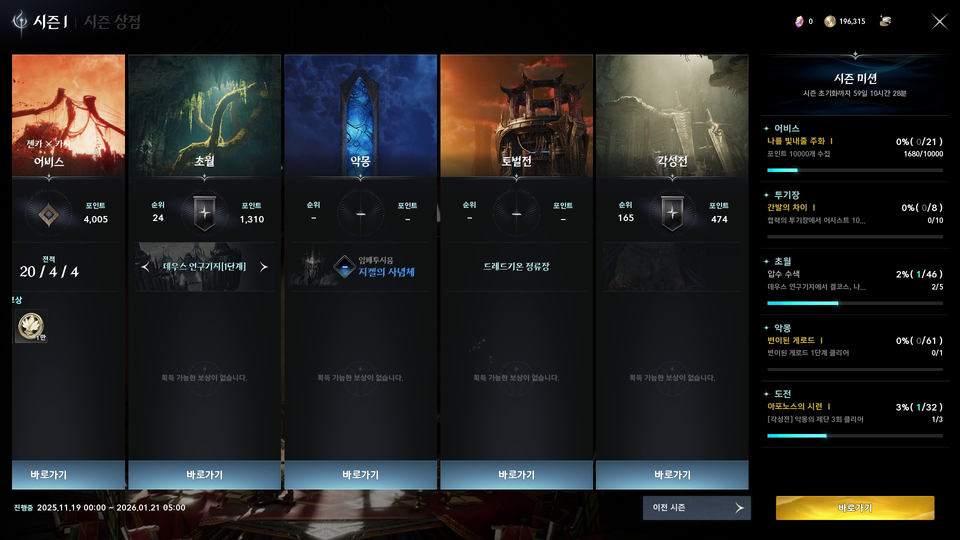The width and height of the screenshot is (960, 540).
Task: Click 바로가기 under the 악몽 card
Action: click(360, 474)
